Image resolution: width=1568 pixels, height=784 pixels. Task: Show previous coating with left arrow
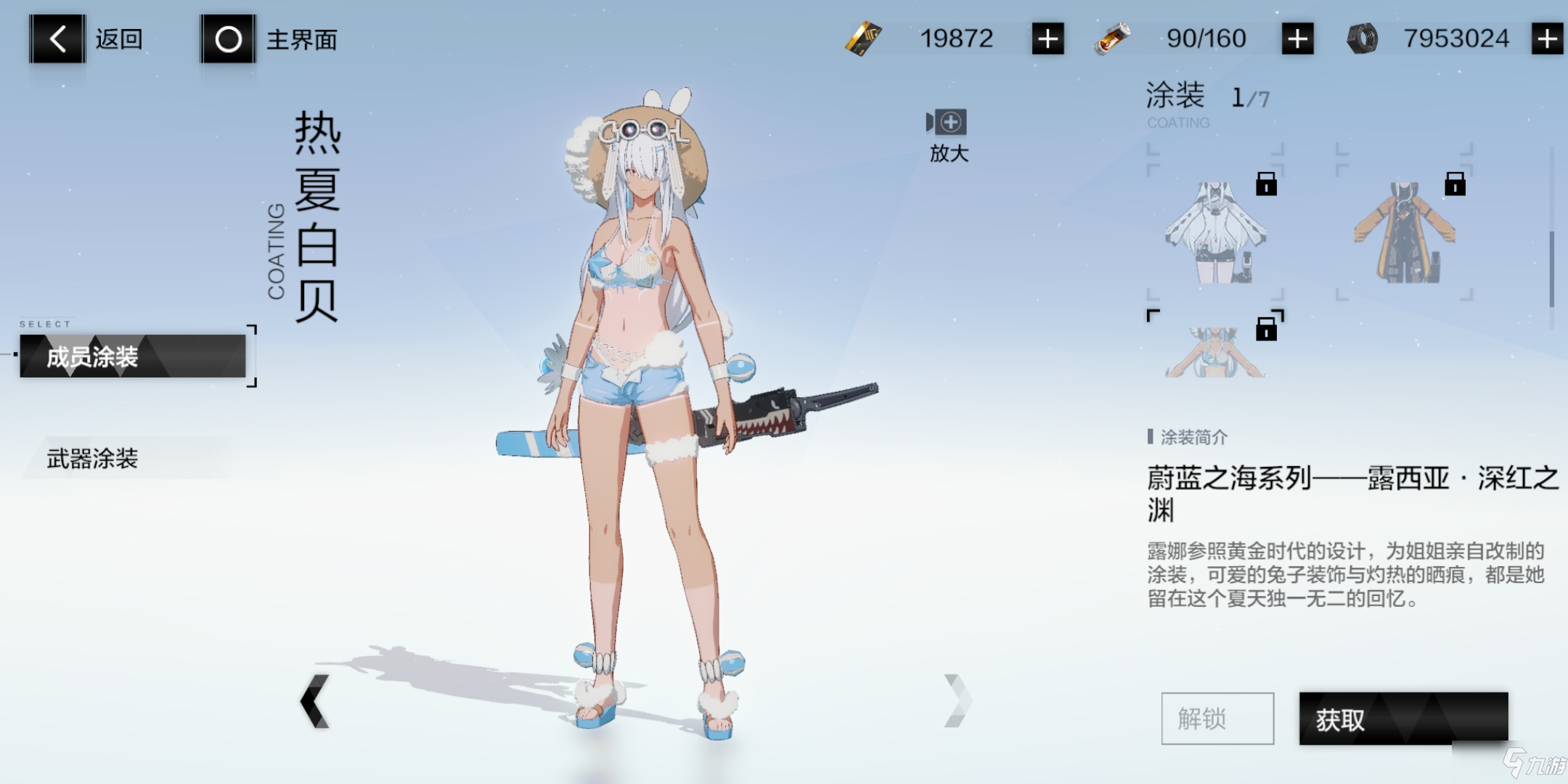[315, 701]
